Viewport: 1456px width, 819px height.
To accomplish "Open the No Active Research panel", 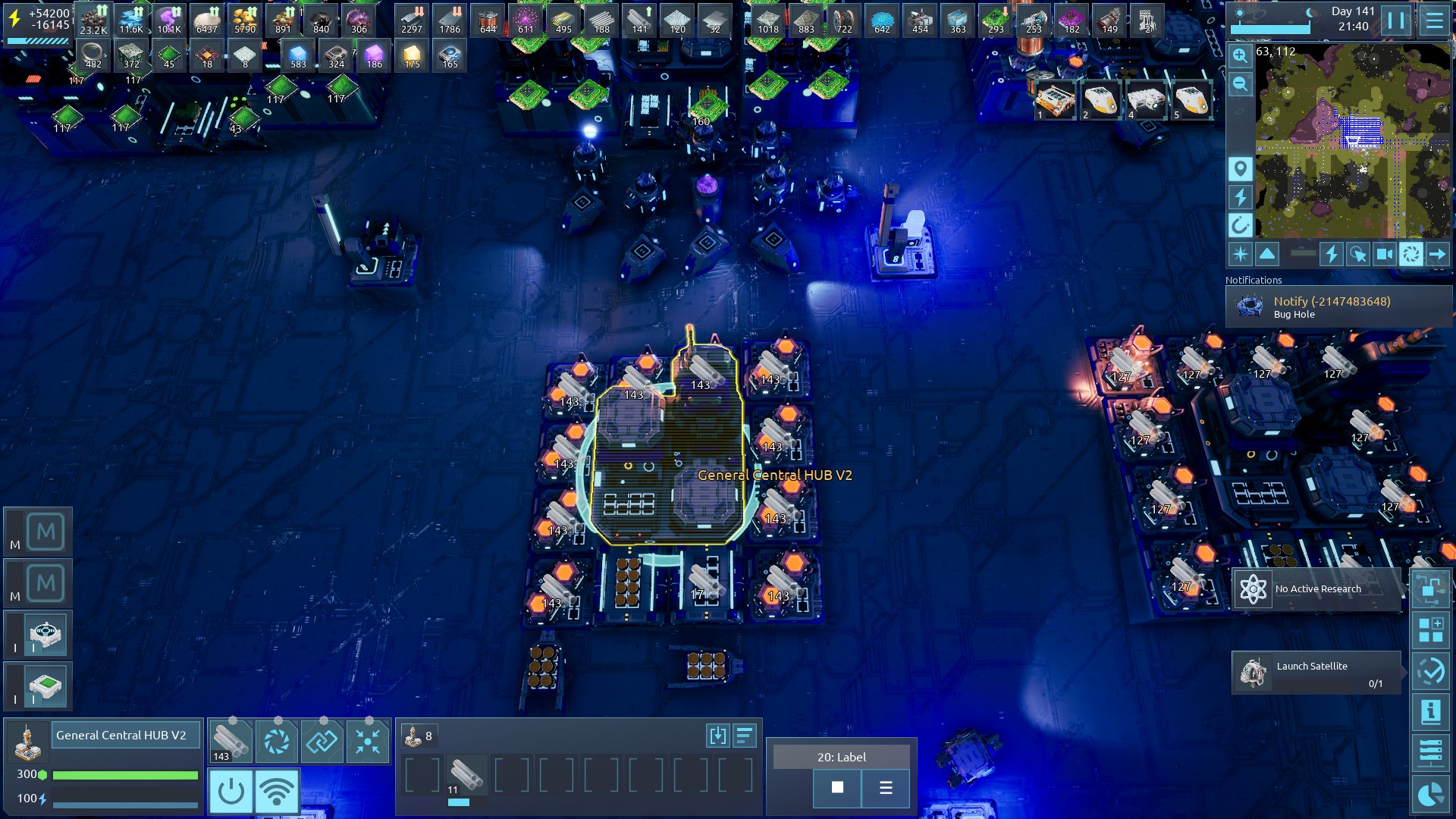I will click(1316, 589).
